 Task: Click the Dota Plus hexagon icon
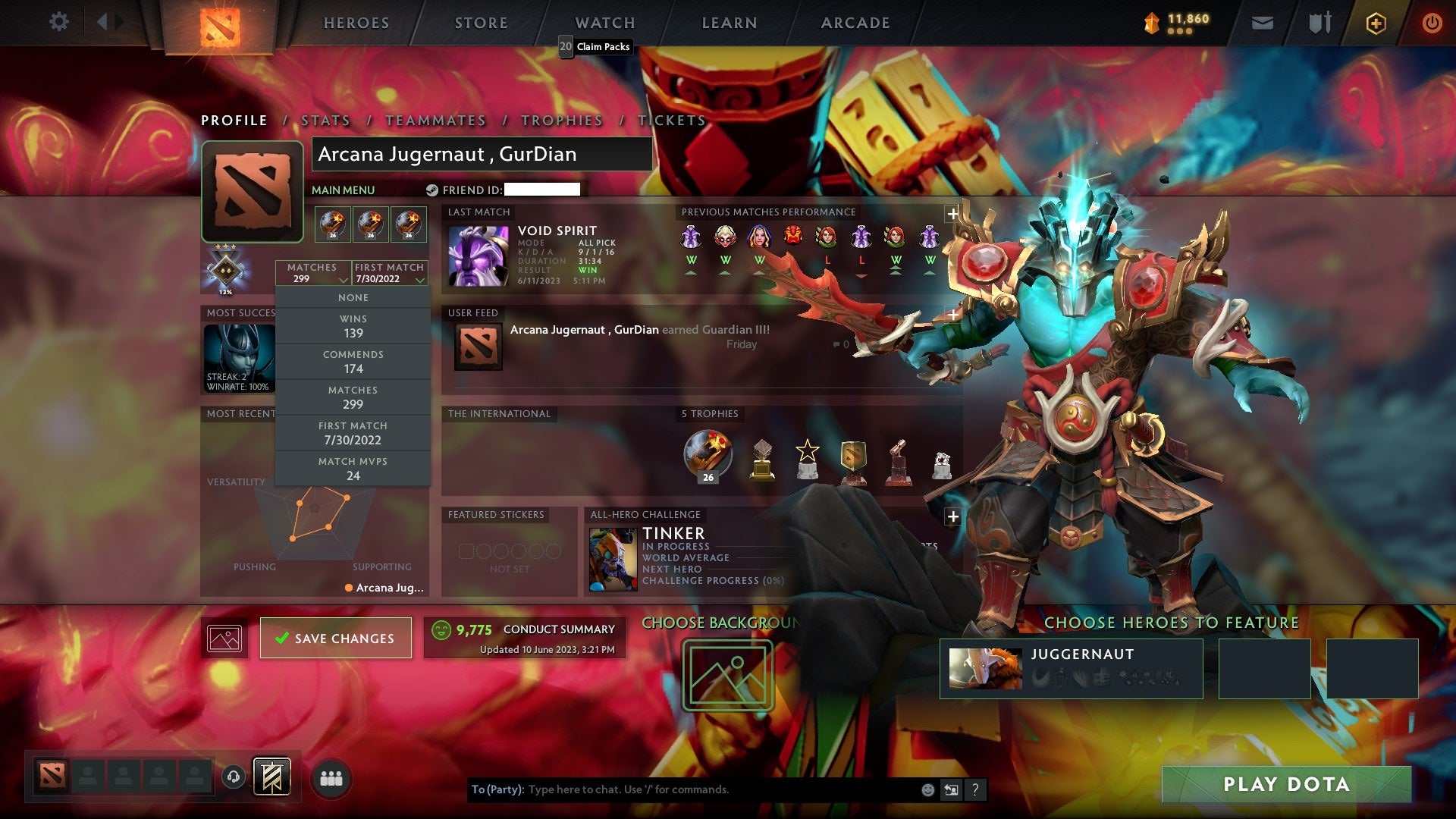click(1376, 23)
